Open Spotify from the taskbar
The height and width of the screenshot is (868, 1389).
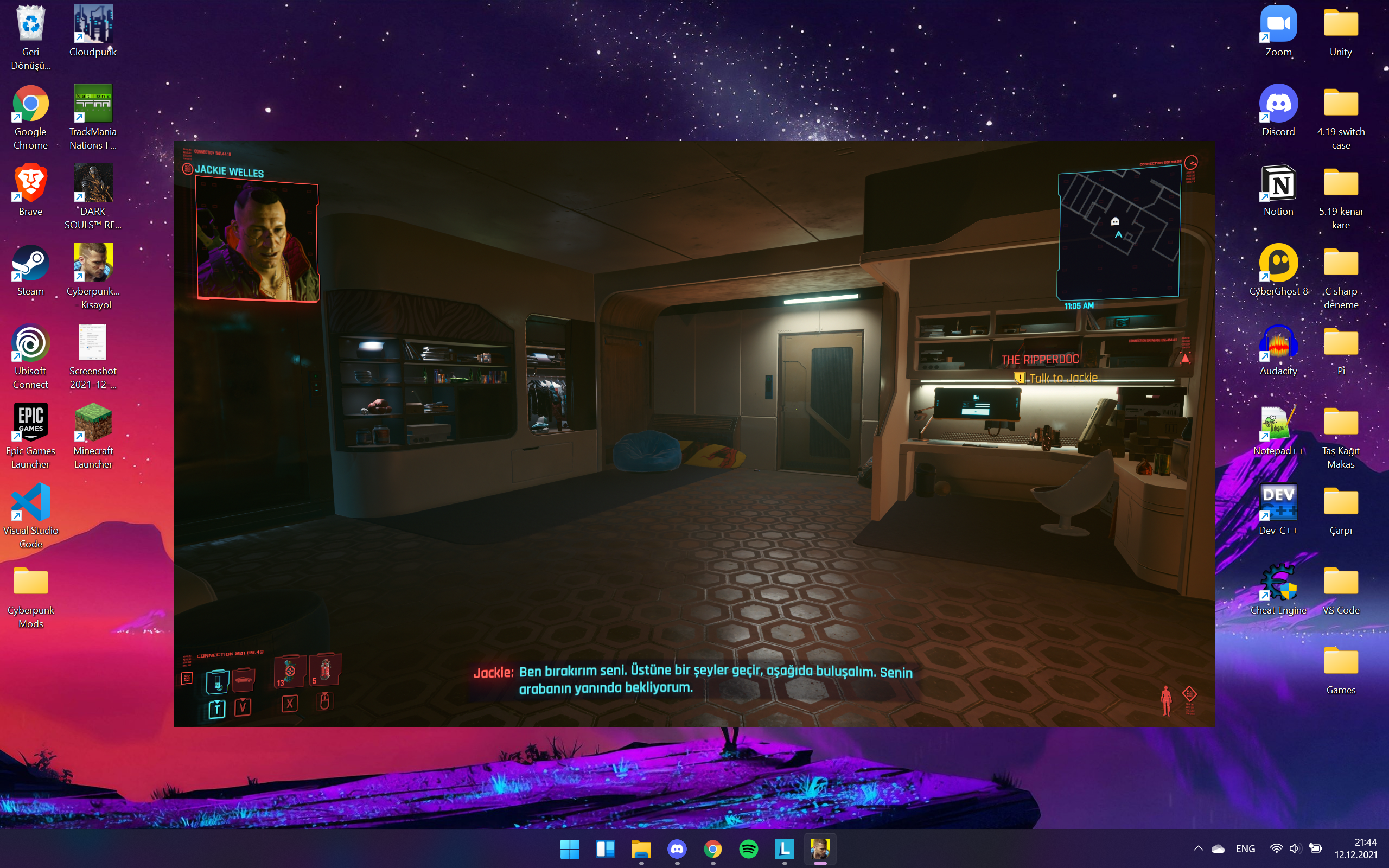point(749,848)
